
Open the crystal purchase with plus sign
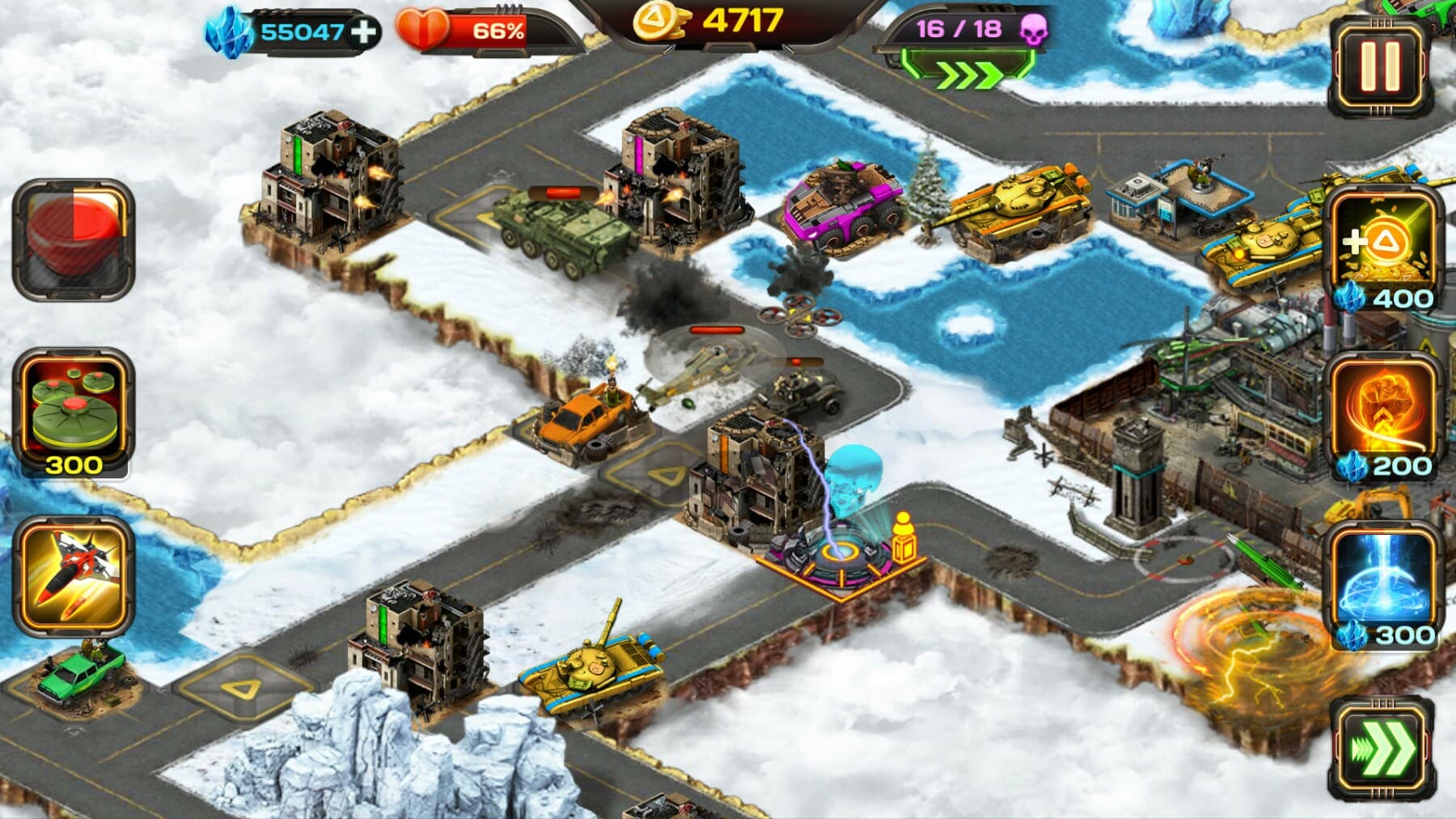click(x=362, y=32)
